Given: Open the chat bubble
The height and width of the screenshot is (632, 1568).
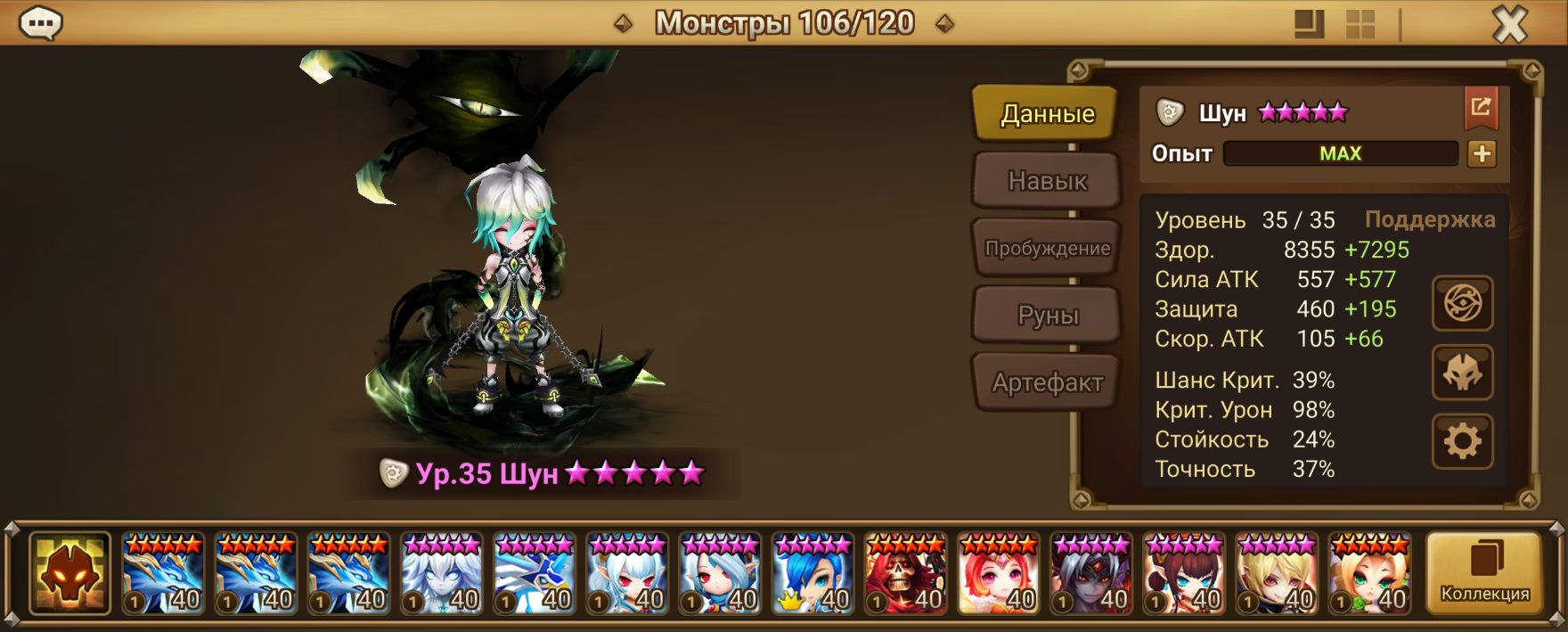Looking at the screenshot, I should click(x=41, y=23).
